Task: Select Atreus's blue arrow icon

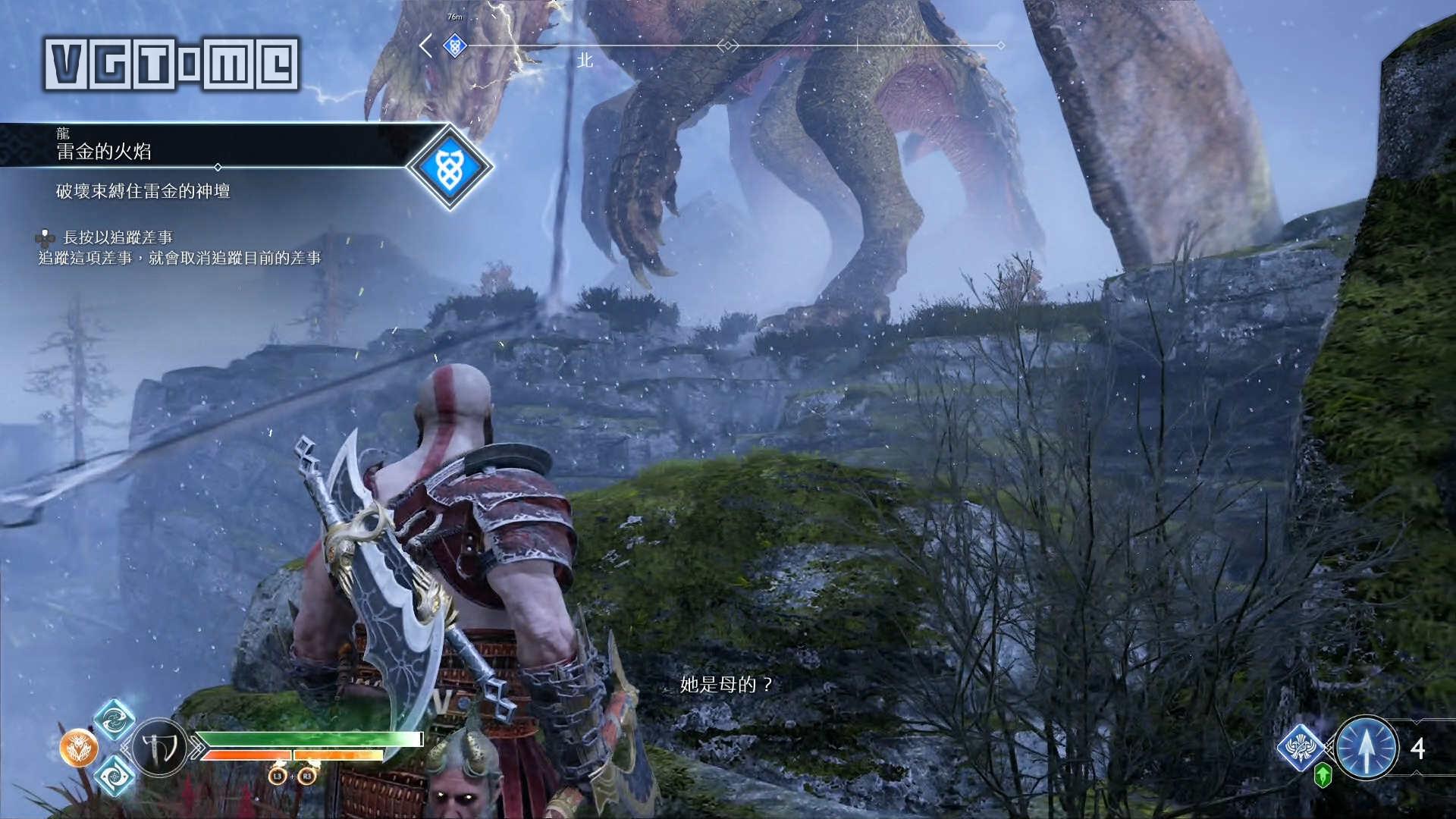Action: [x=1366, y=748]
